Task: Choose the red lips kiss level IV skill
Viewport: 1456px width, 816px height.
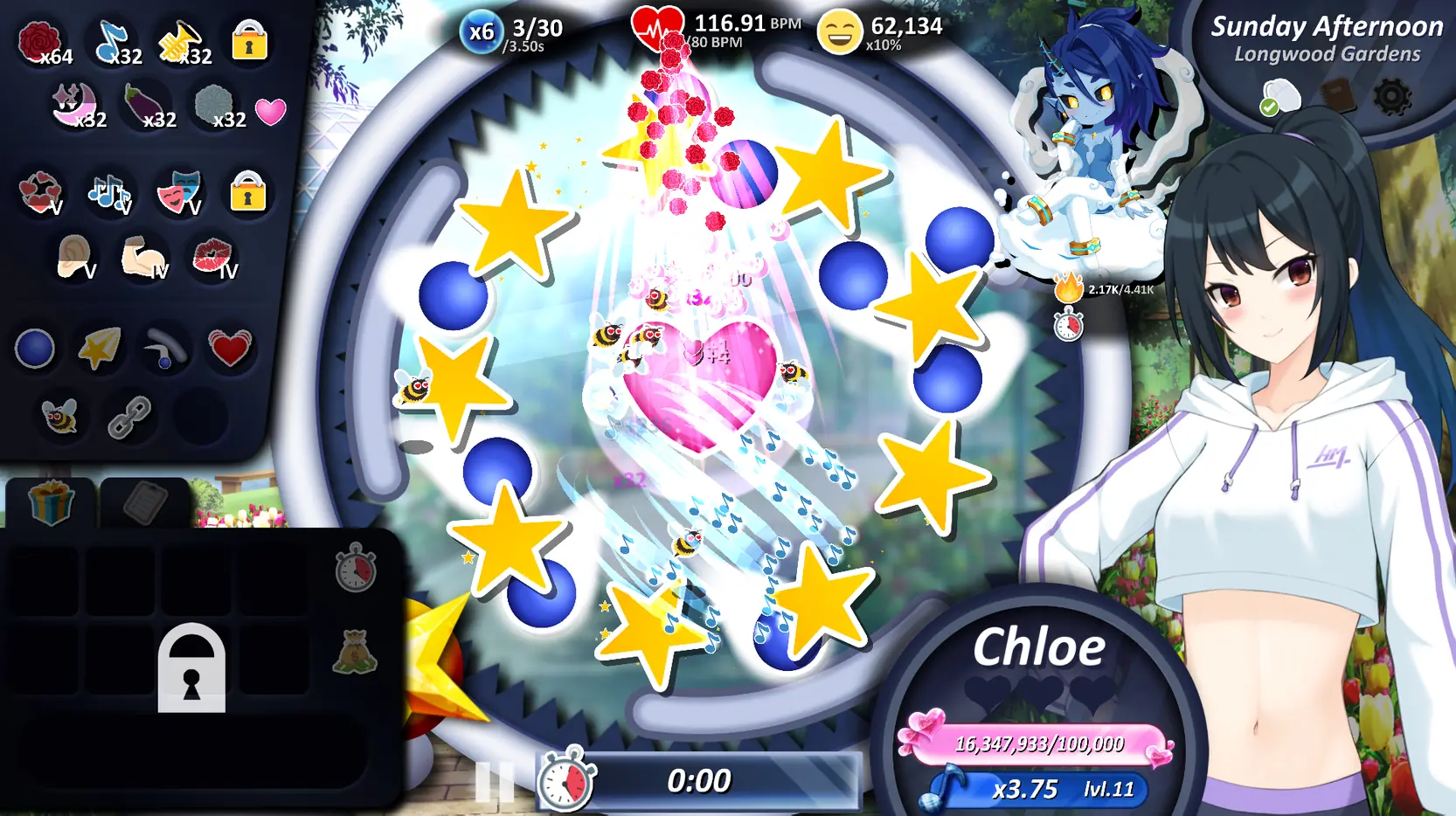Action: pyautogui.click(x=212, y=257)
